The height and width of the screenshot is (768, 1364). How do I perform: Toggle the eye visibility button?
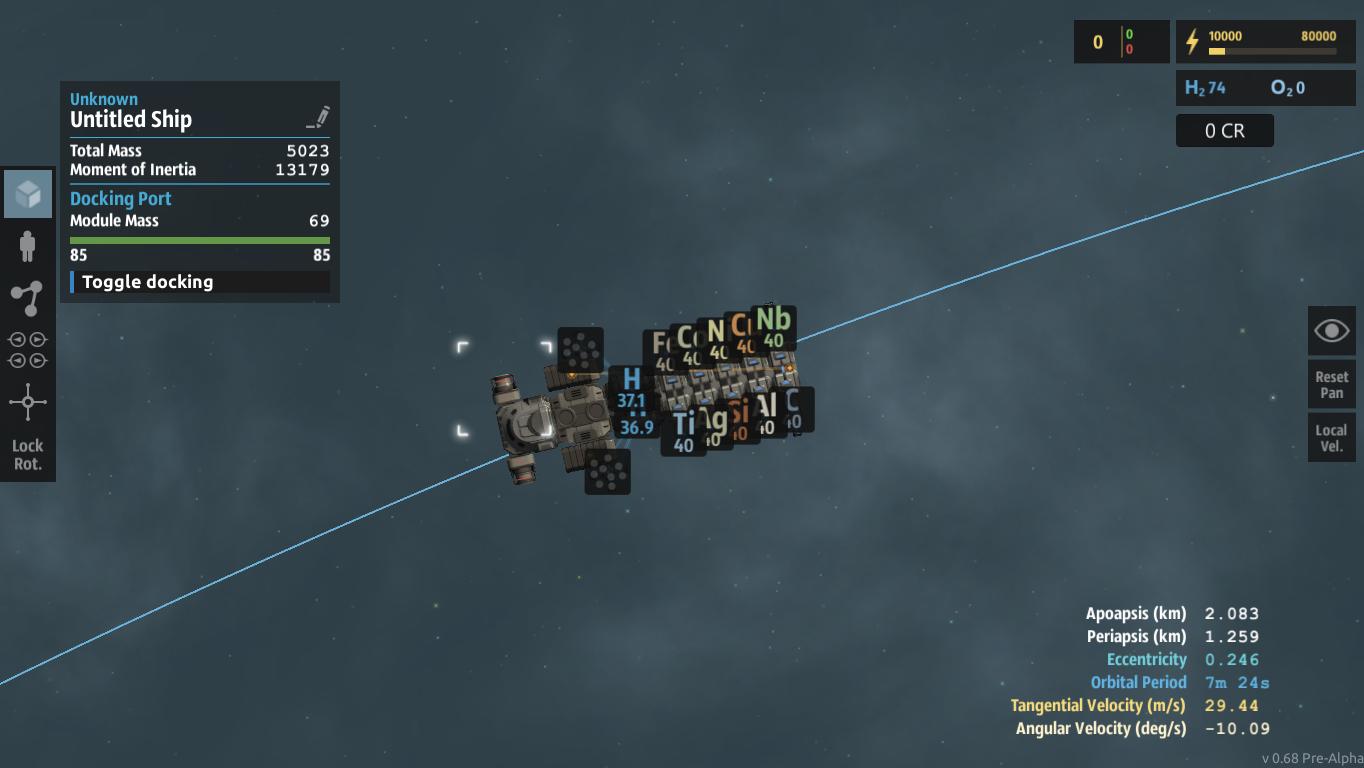click(1331, 331)
